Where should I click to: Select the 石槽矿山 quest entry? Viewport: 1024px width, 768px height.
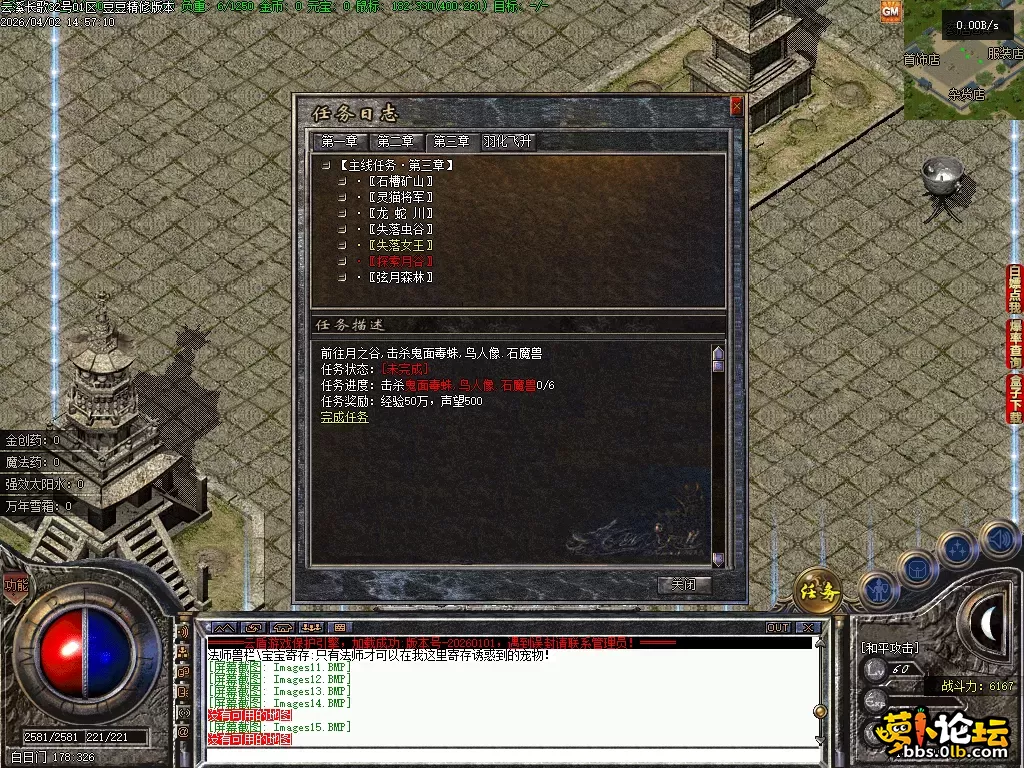(401, 181)
